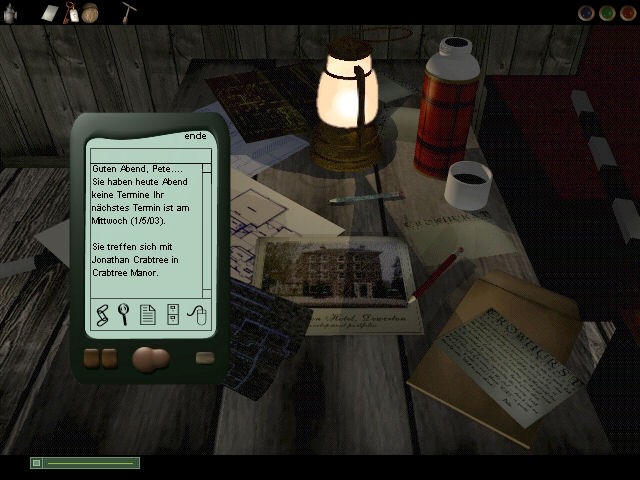Select the round wooden inventory item
The width and height of the screenshot is (640, 480).
click(x=91, y=12)
